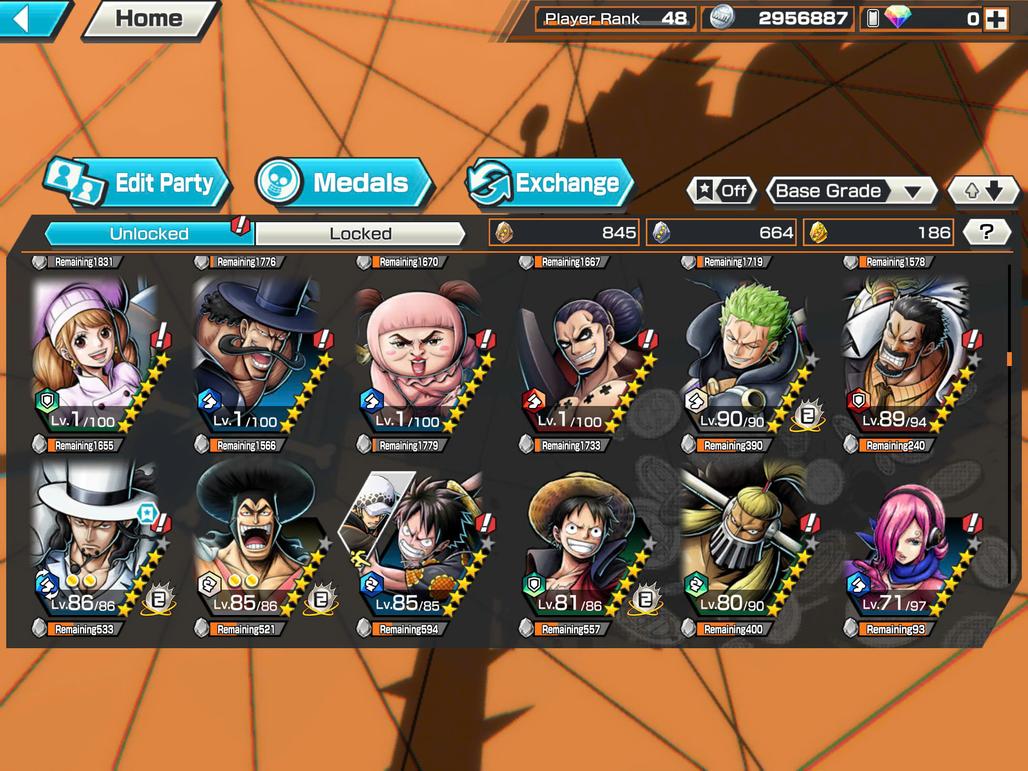
Task: Go back with the arrow button
Action: click(x=30, y=18)
